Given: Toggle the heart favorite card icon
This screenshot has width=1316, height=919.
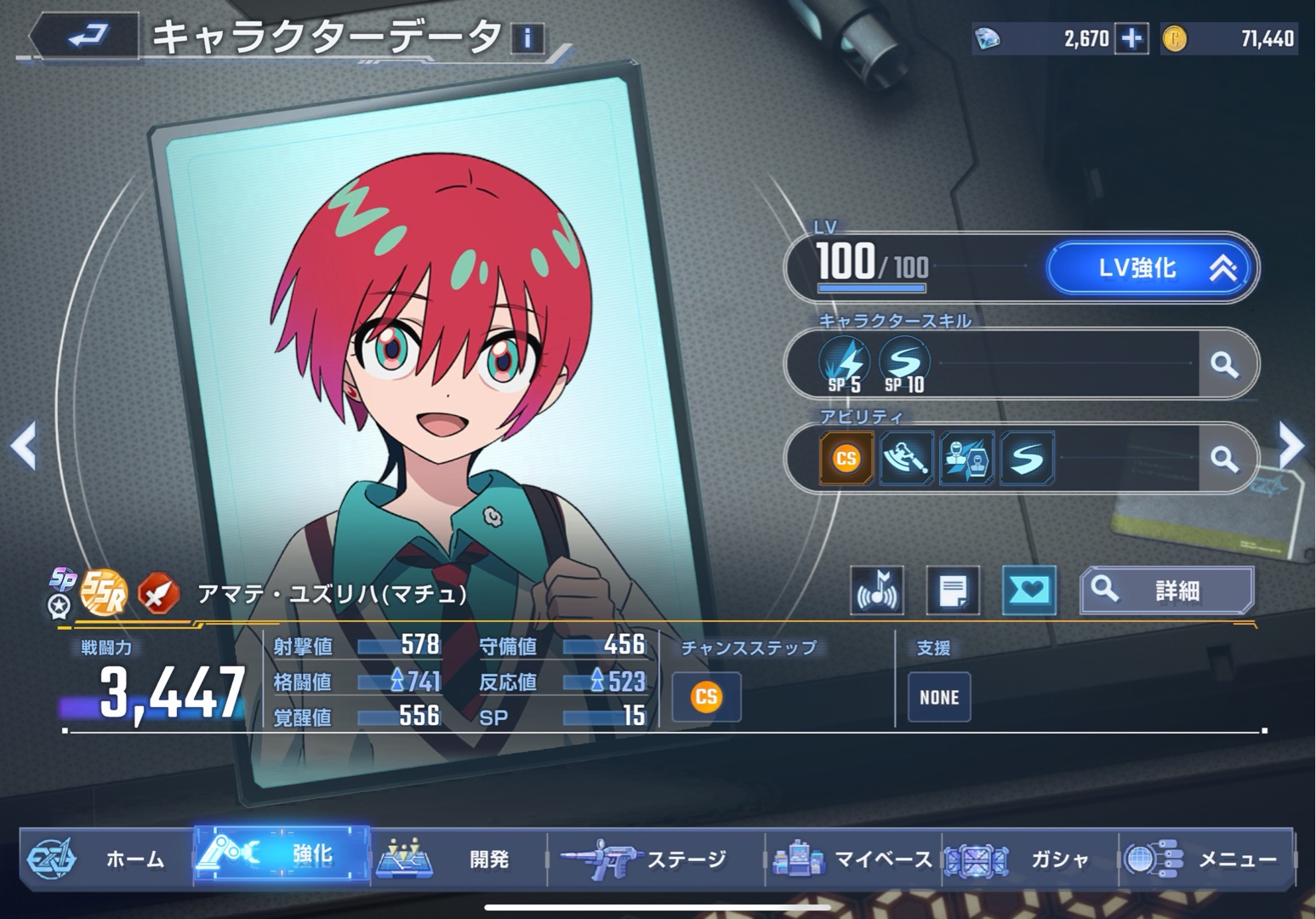Looking at the screenshot, I should click(x=1029, y=590).
